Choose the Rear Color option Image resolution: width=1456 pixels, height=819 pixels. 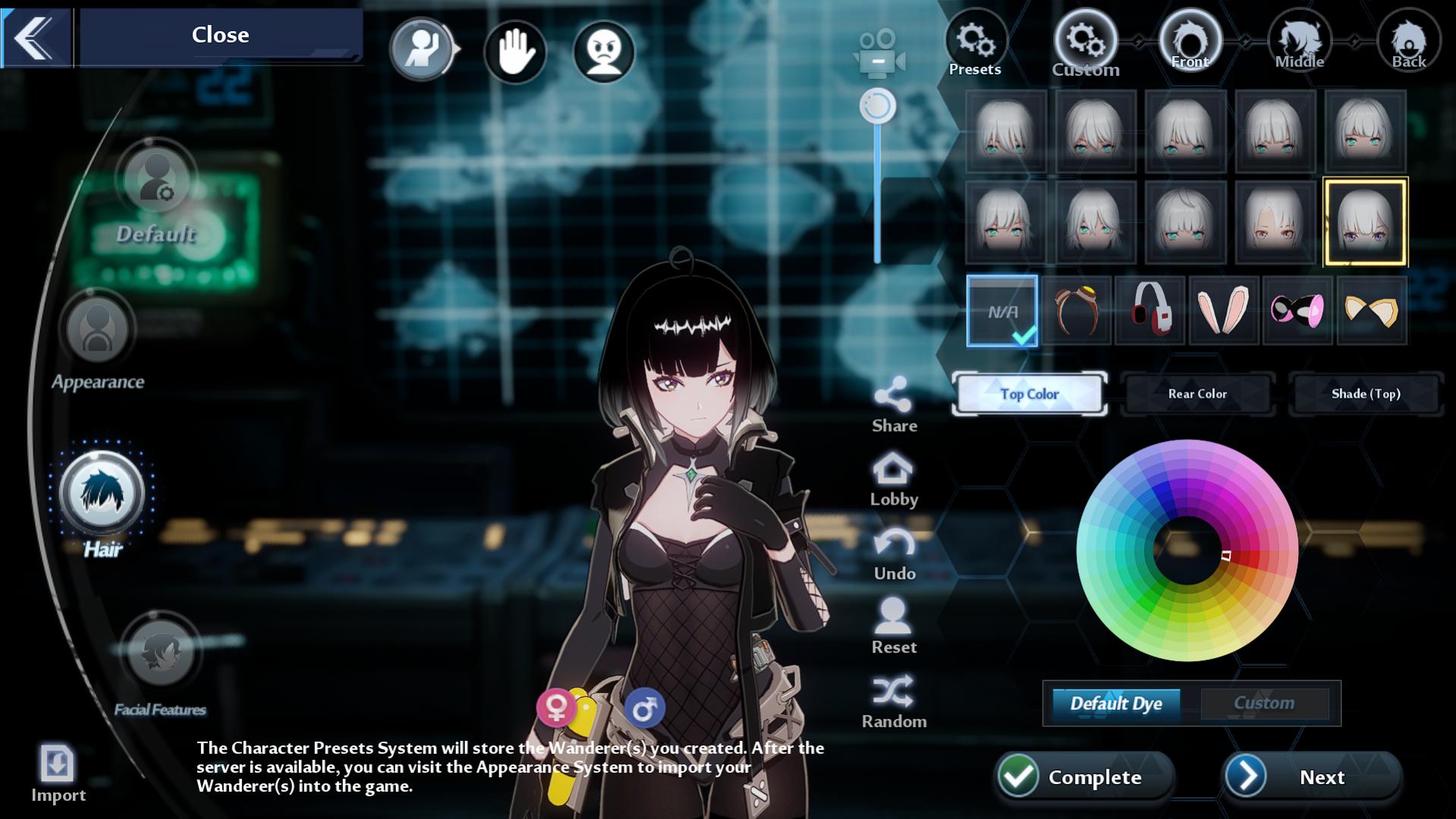[x=1197, y=394]
